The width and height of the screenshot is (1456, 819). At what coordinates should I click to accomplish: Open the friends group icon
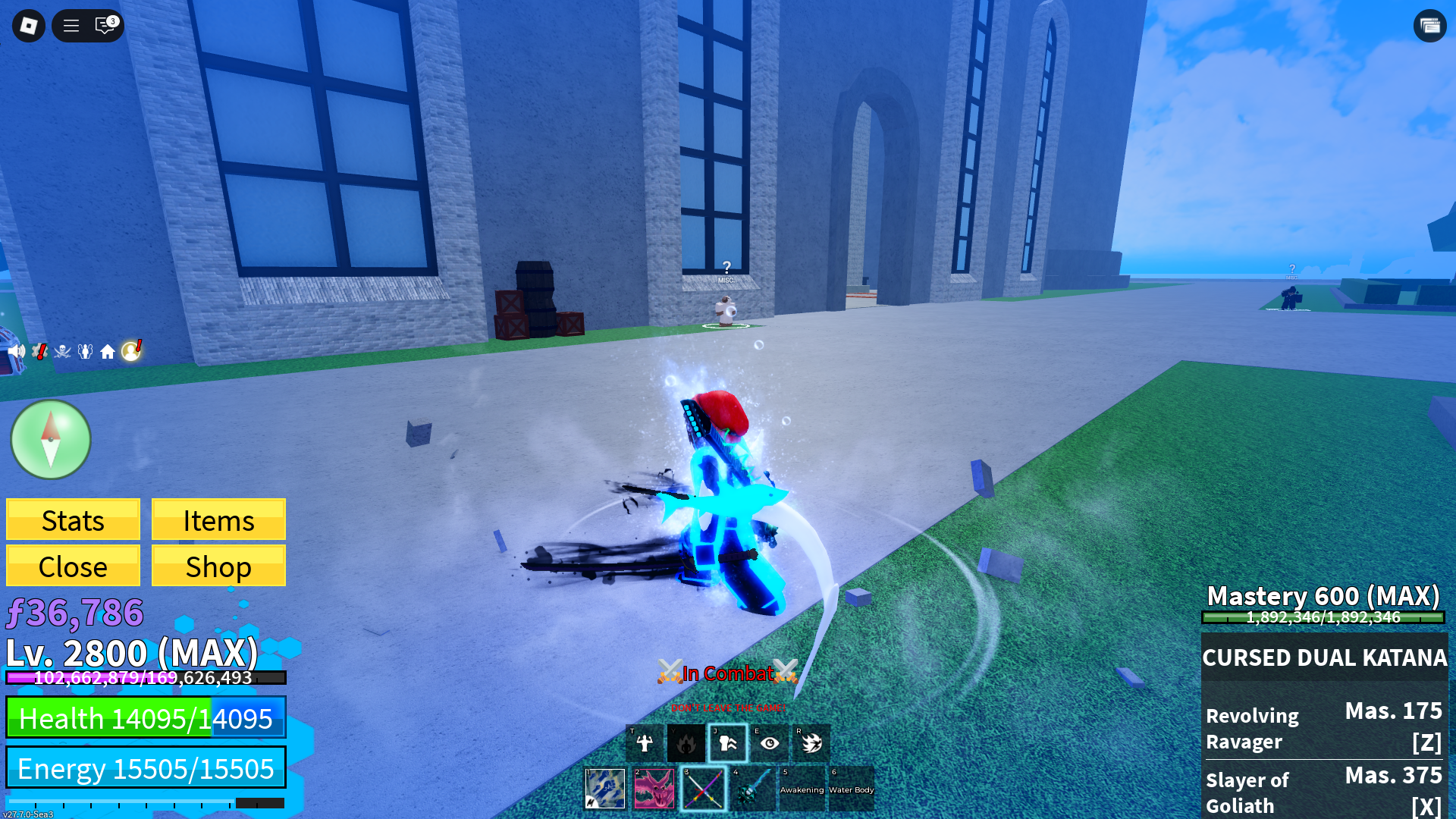(x=85, y=352)
